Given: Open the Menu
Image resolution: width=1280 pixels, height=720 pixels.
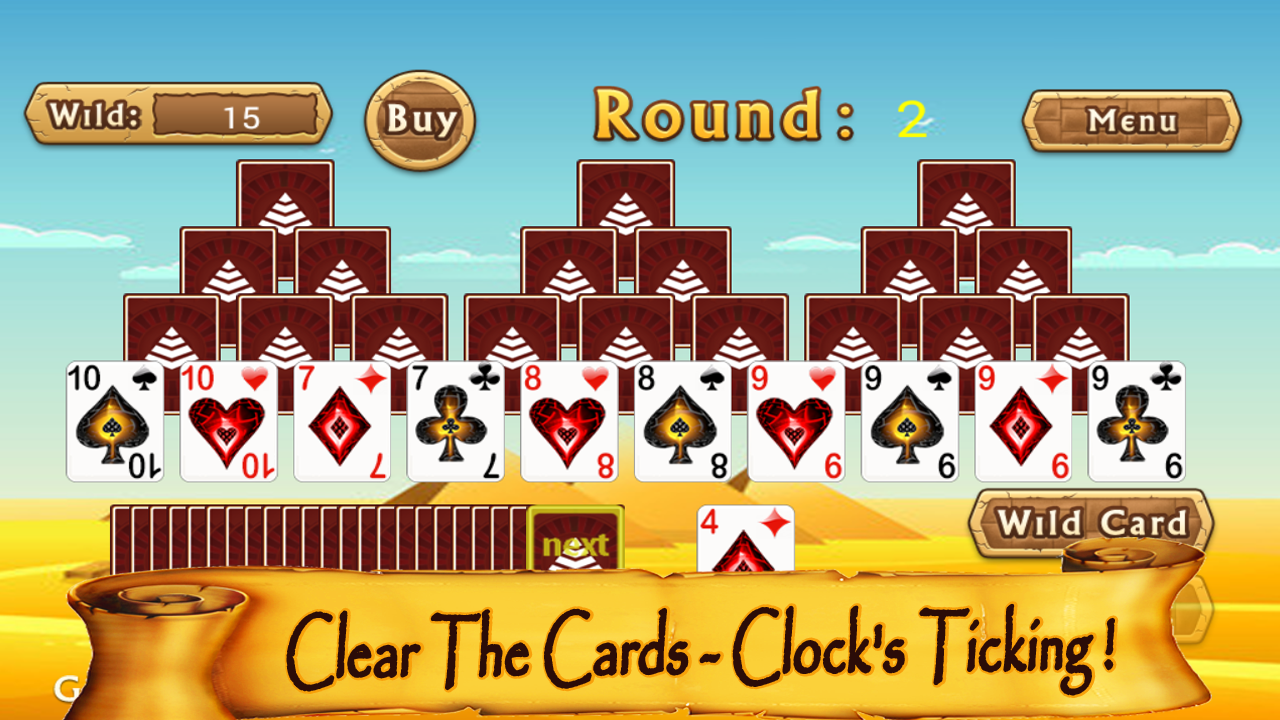Looking at the screenshot, I should pyautogui.click(x=1132, y=120).
